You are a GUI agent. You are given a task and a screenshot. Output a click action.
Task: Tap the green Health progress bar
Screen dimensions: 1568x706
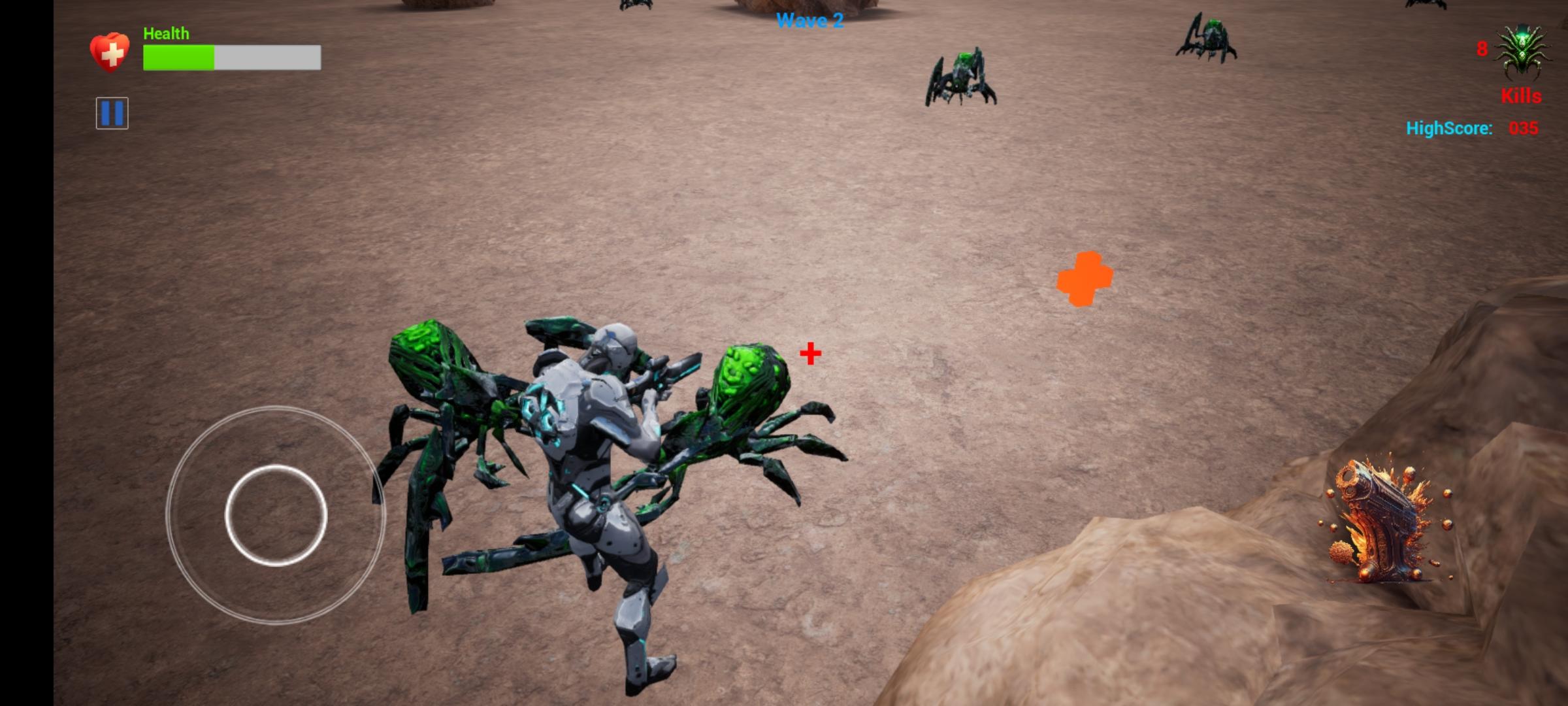[x=178, y=58]
